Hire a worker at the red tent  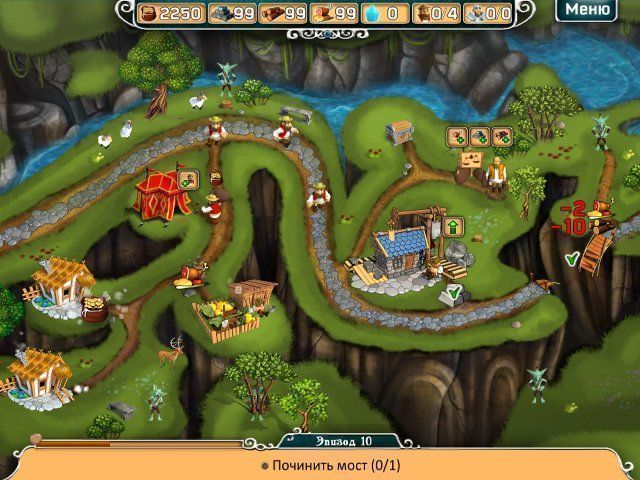(216, 178)
